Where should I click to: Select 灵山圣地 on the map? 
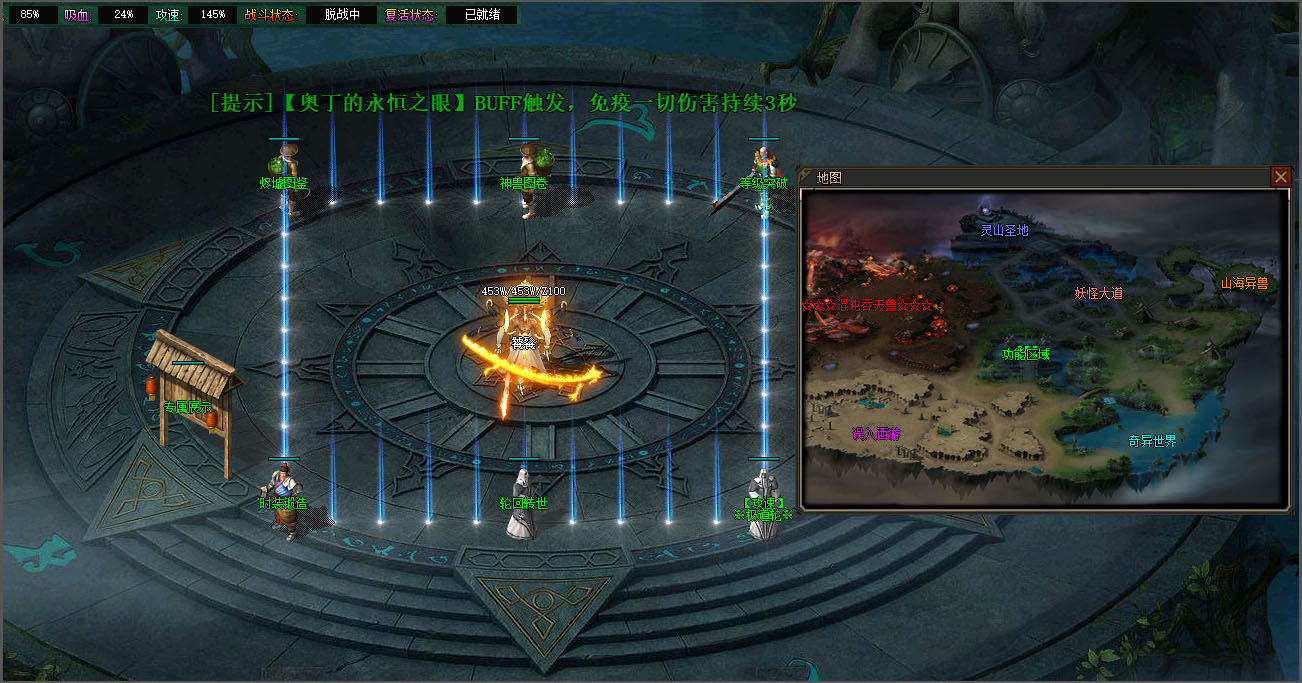tap(1004, 230)
